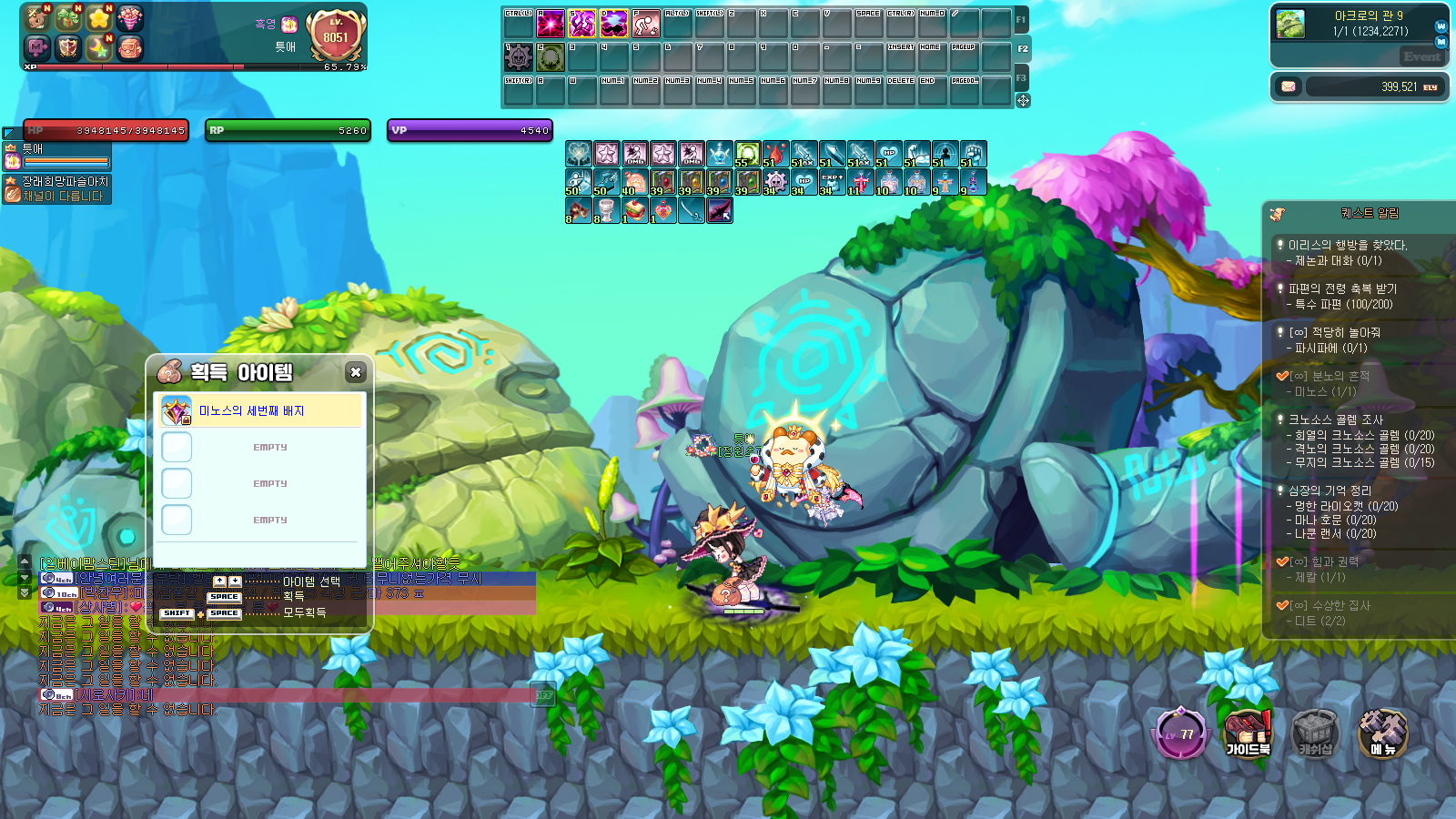
Task: Close the 획득 아이템 loot window
Action: click(x=356, y=371)
